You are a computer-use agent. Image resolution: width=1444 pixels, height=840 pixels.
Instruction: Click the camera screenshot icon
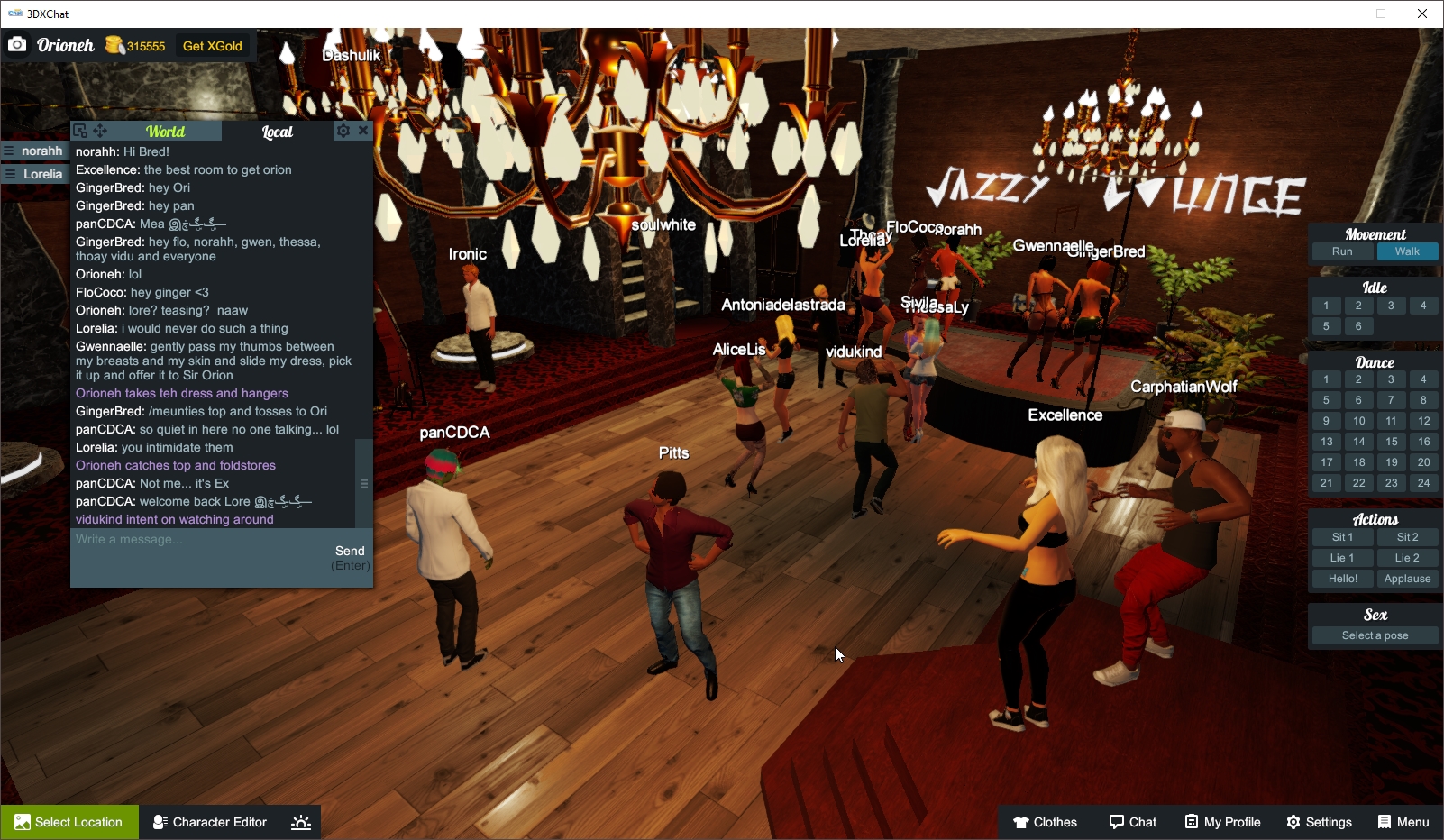pos(17,44)
